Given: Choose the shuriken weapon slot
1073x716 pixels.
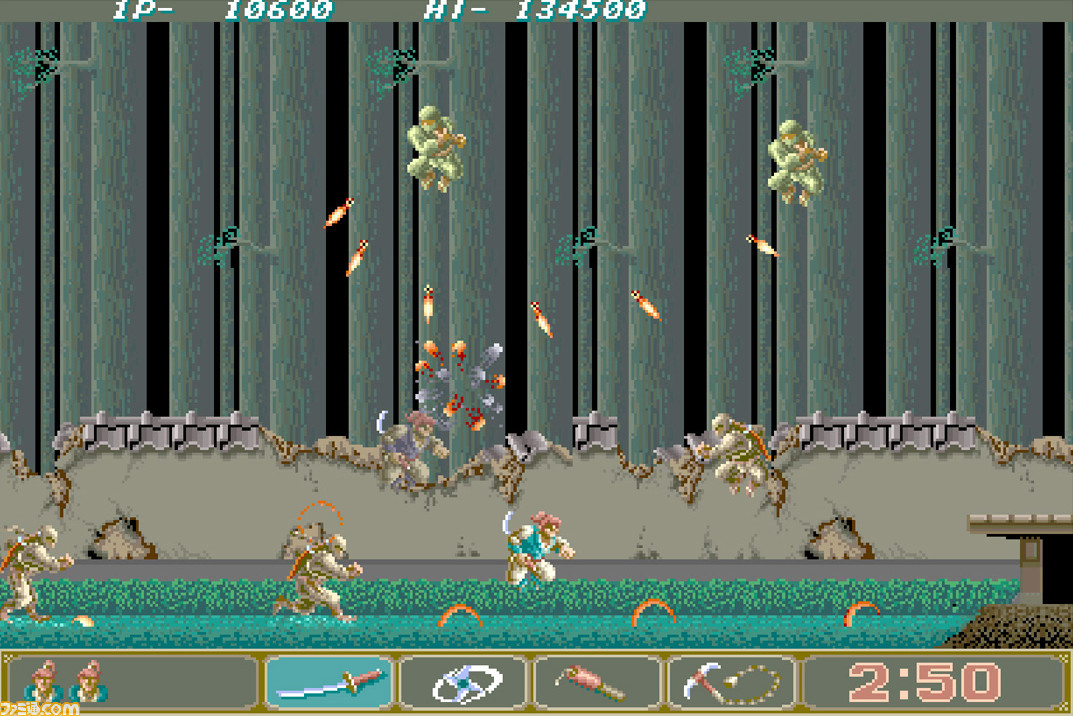Looking at the screenshot, I should point(465,683).
